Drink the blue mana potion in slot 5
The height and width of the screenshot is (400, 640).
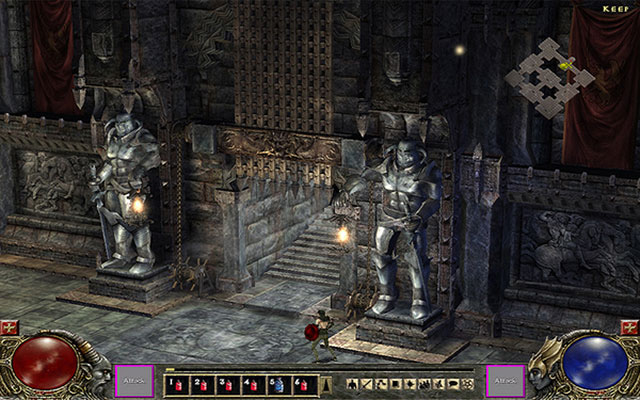(279, 384)
